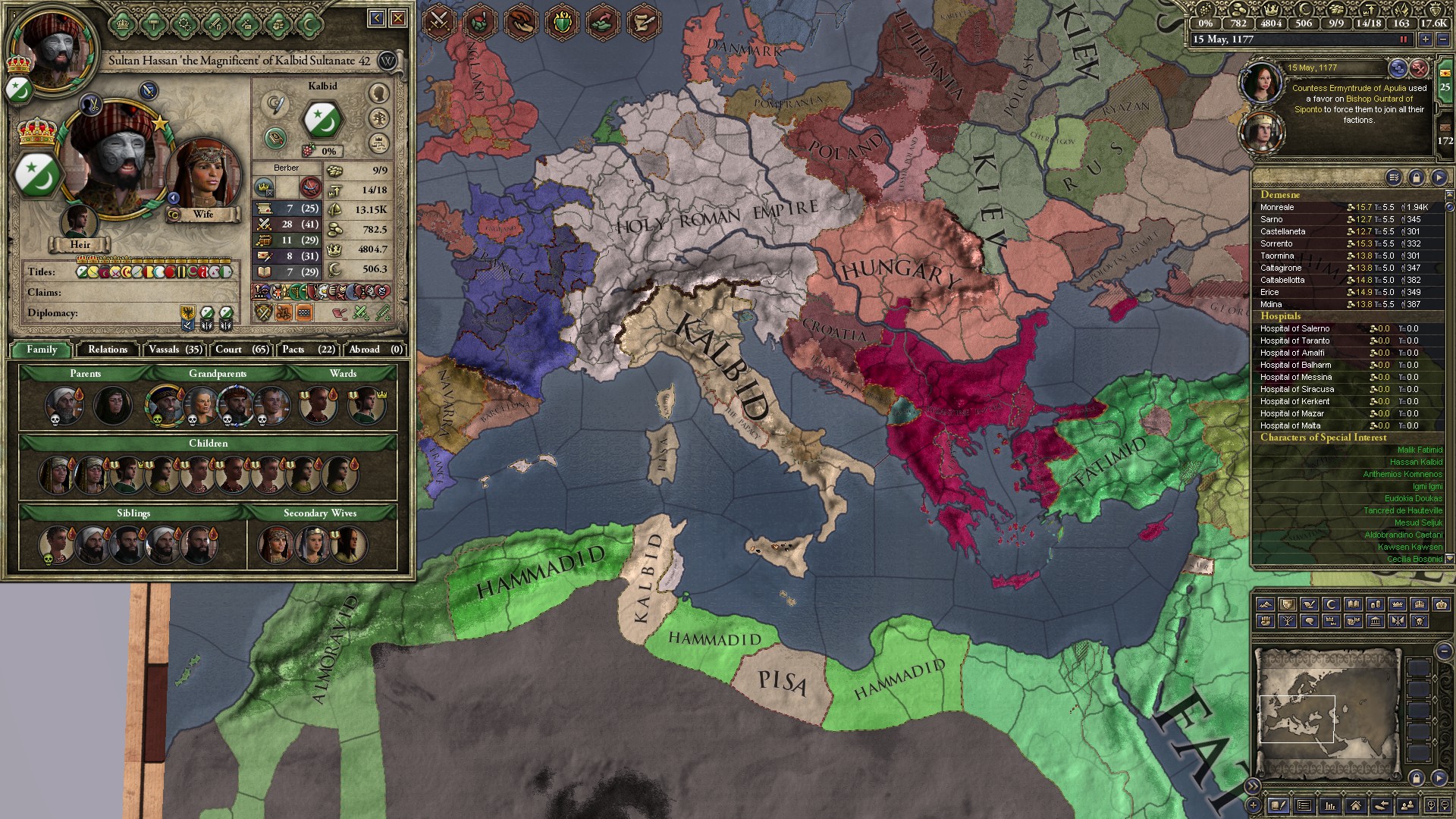
Task: Open the Heir portrait
Action: [x=79, y=223]
